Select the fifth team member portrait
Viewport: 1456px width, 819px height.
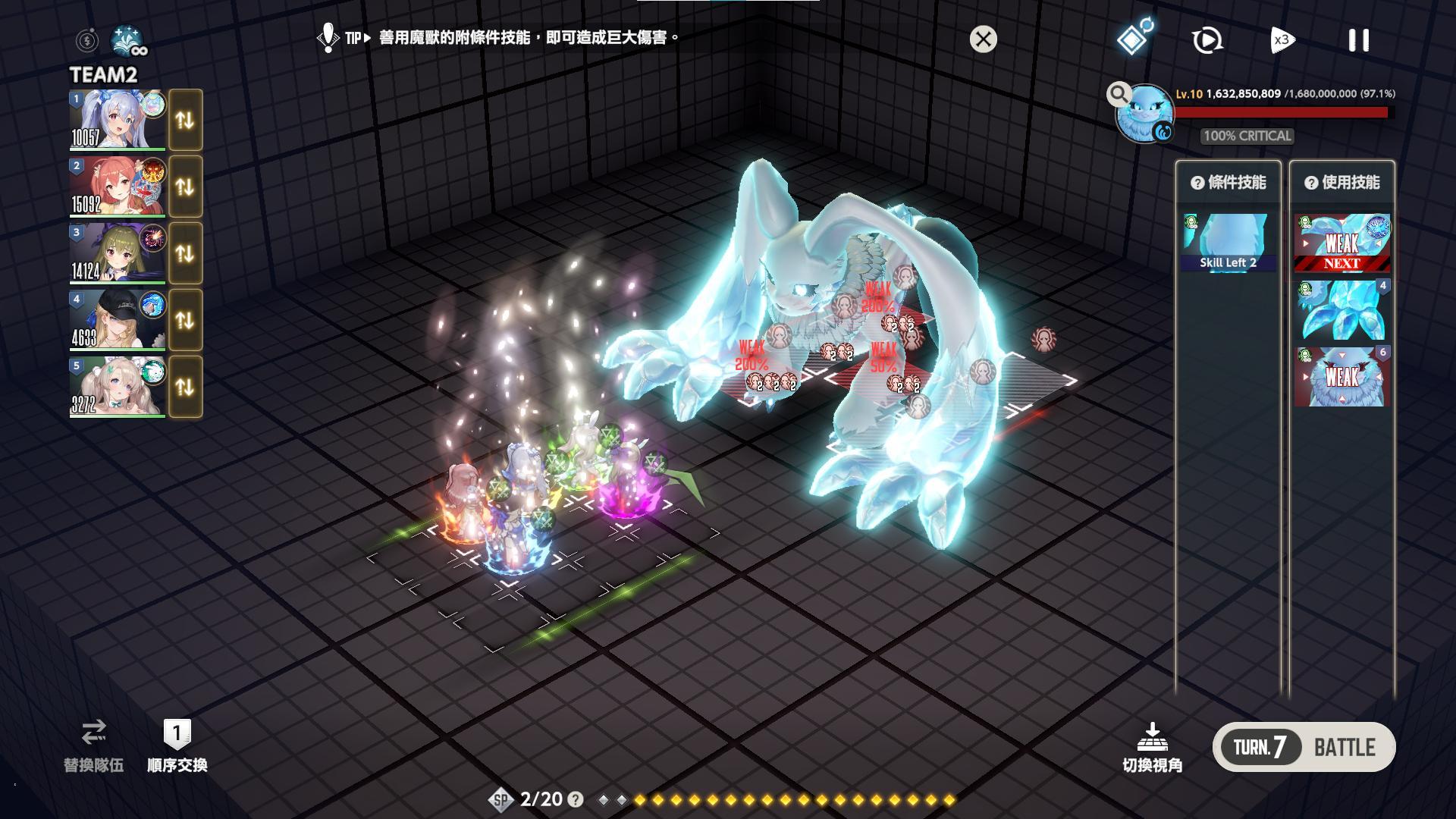117,387
